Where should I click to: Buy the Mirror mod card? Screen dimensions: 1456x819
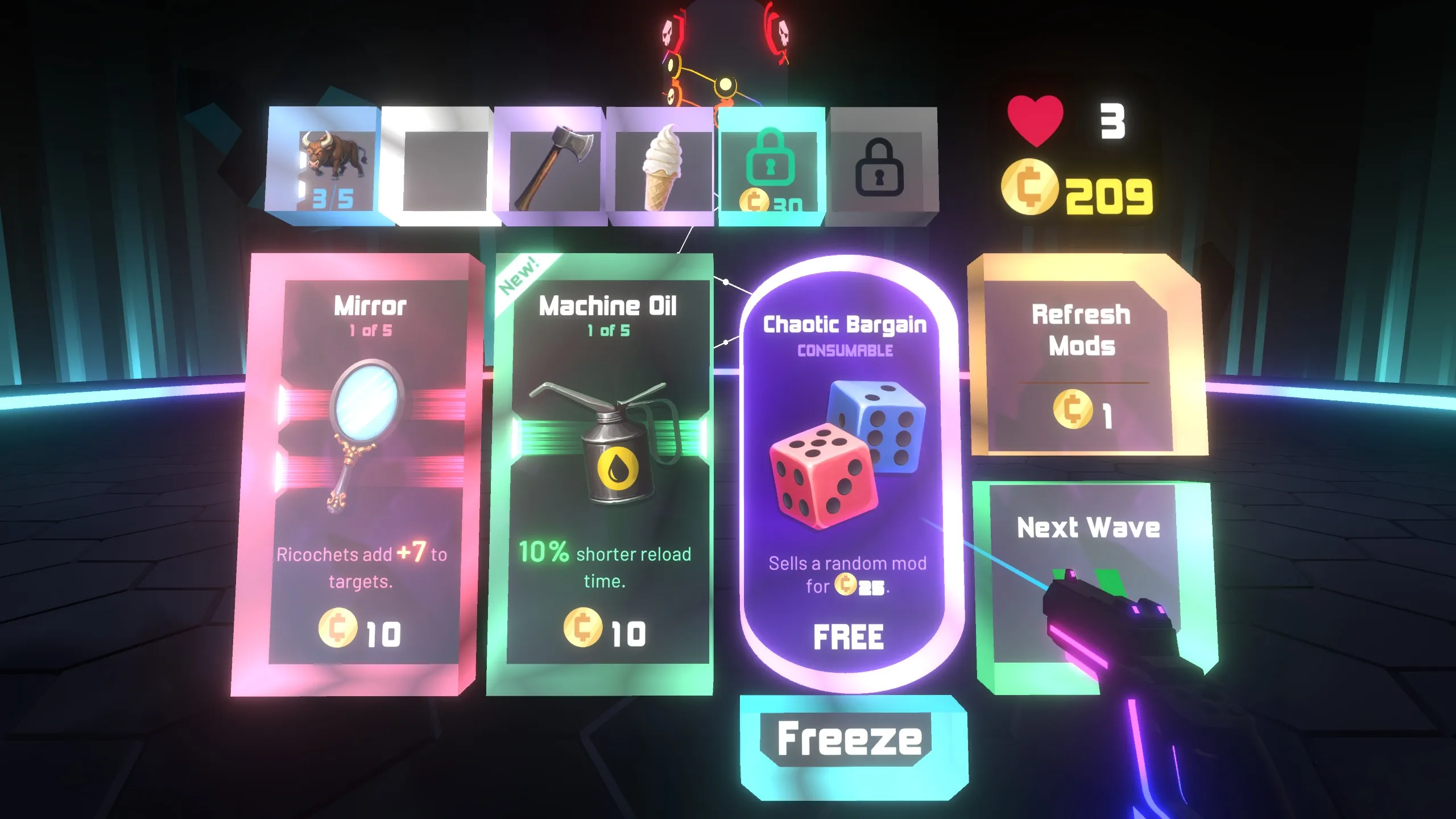362,472
